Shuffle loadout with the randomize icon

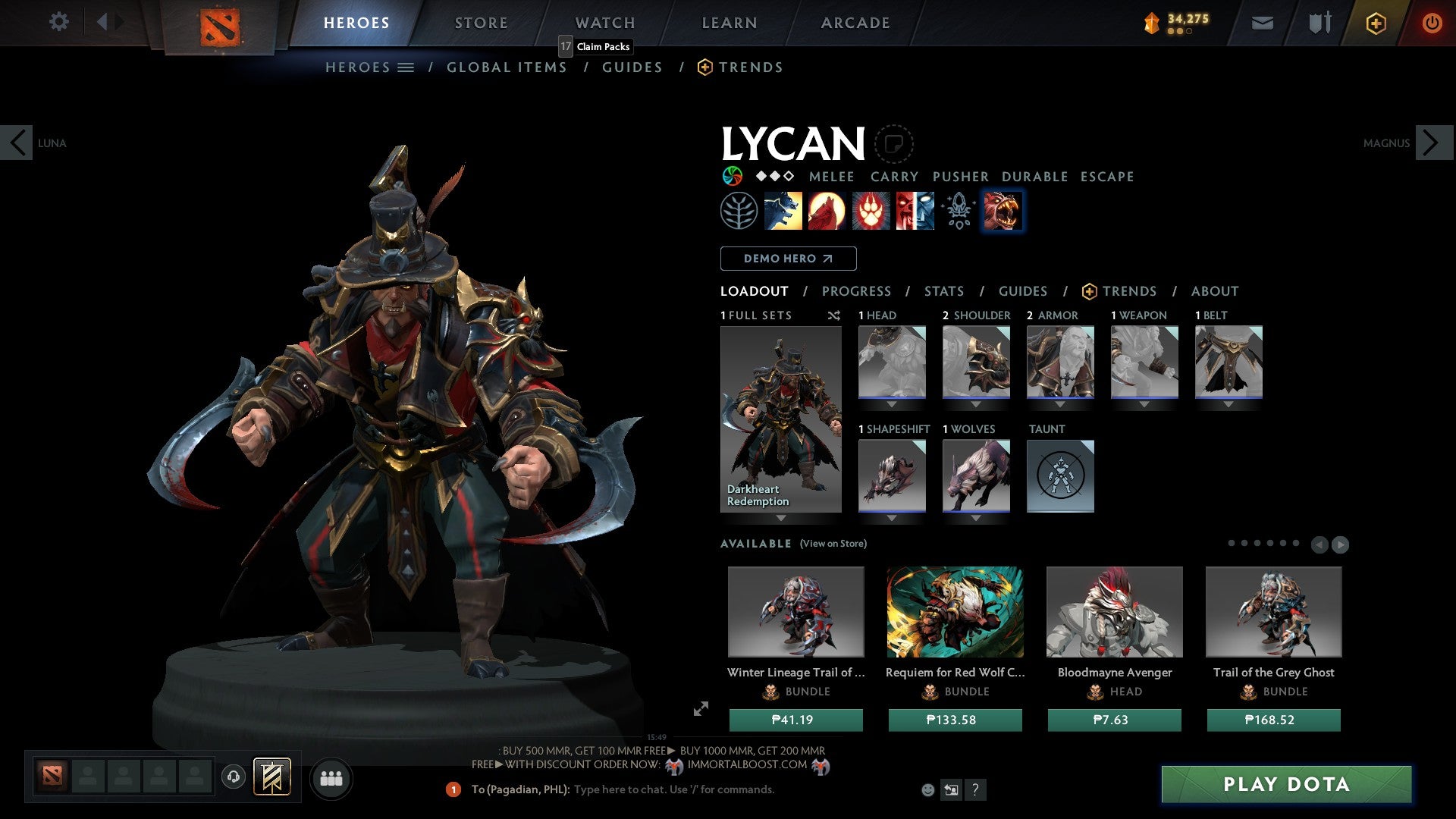(833, 315)
